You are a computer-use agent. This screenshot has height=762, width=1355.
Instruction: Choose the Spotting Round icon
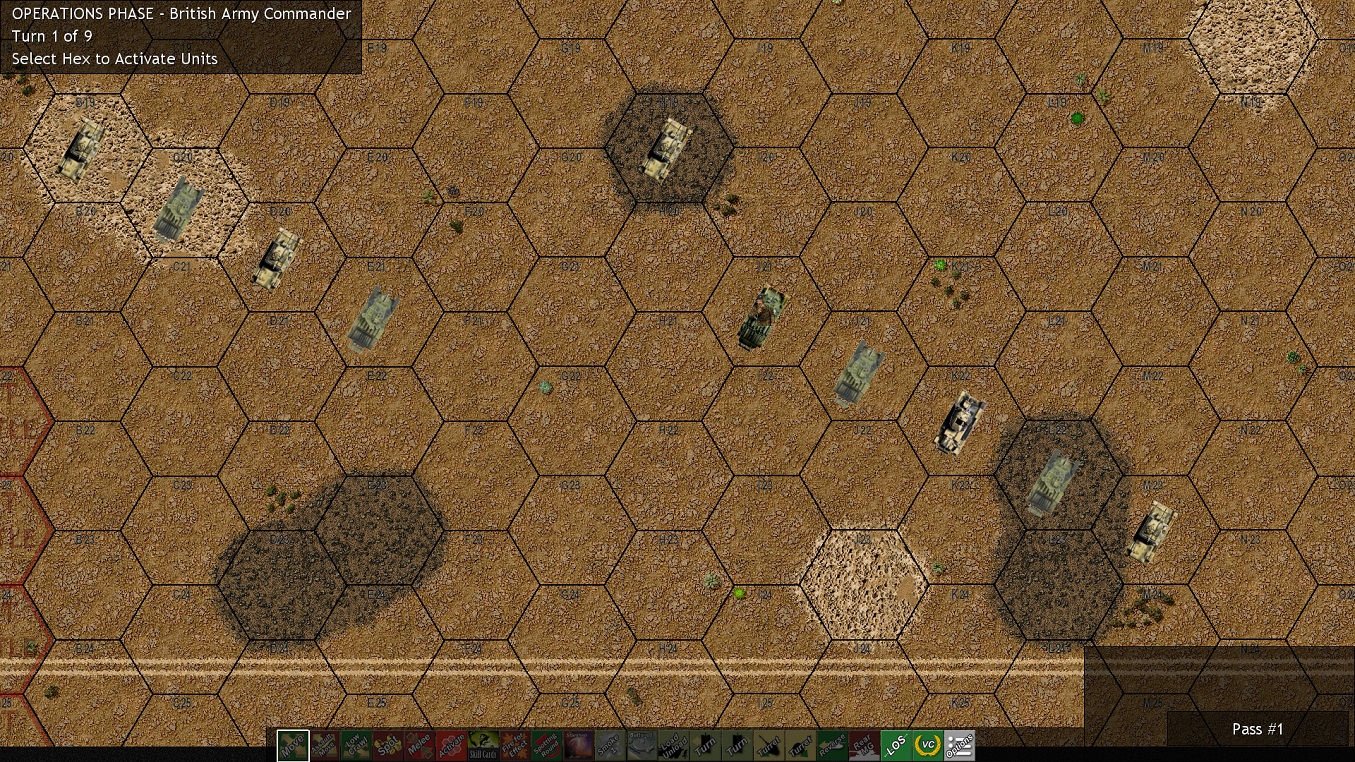click(547, 746)
